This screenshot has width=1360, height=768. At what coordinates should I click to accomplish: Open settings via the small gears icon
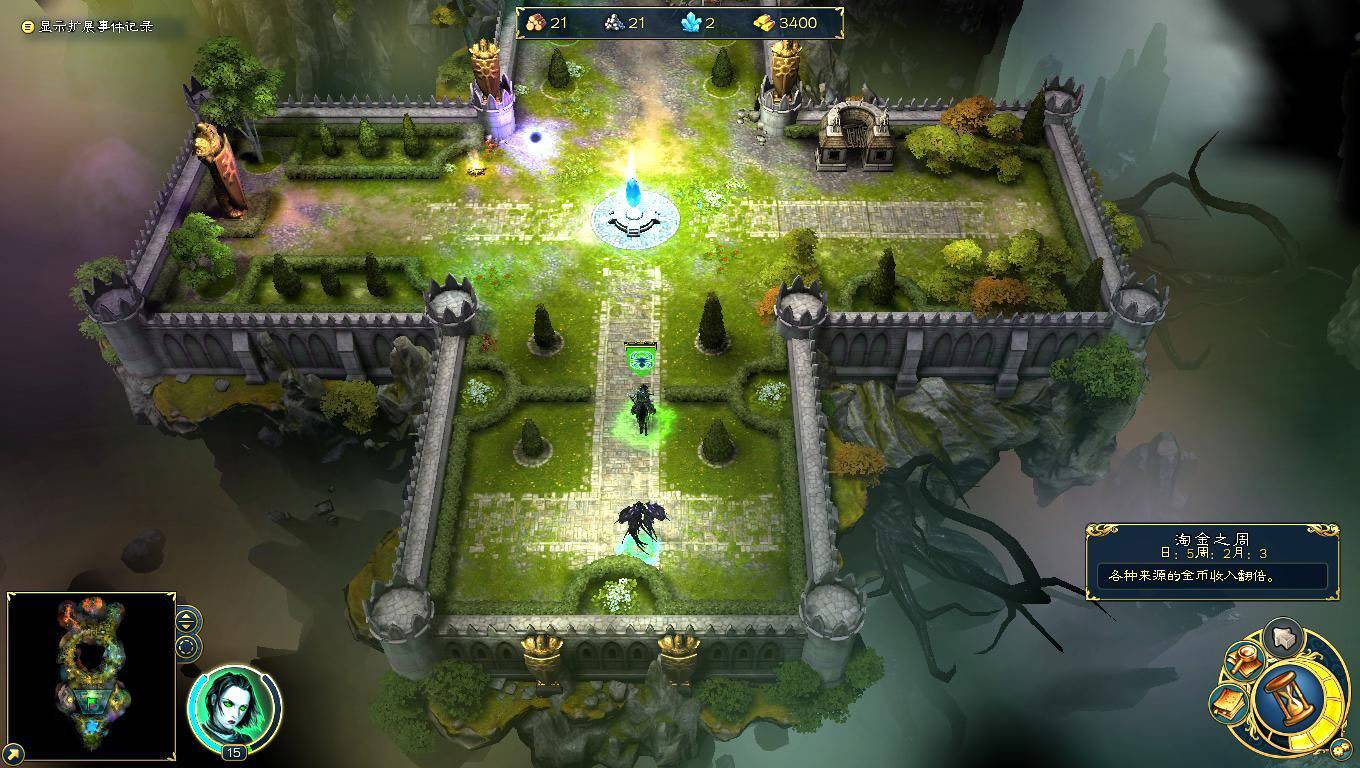tap(1341, 749)
